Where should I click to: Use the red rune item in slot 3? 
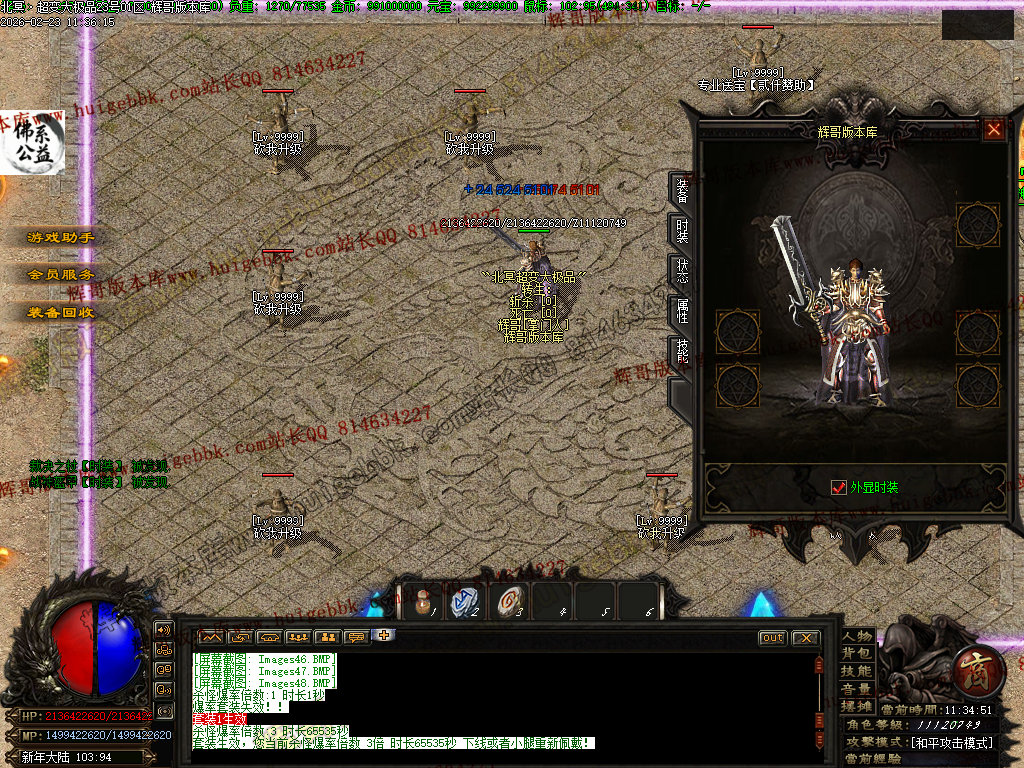pyautogui.click(x=509, y=602)
